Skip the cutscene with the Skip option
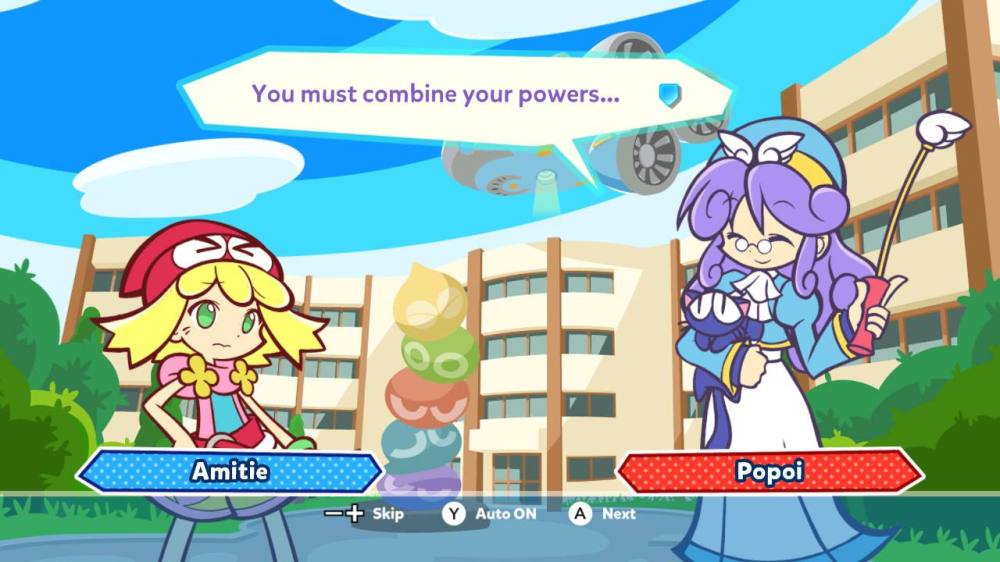Viewport: 1000px width, 562px height. coord(366,514)
